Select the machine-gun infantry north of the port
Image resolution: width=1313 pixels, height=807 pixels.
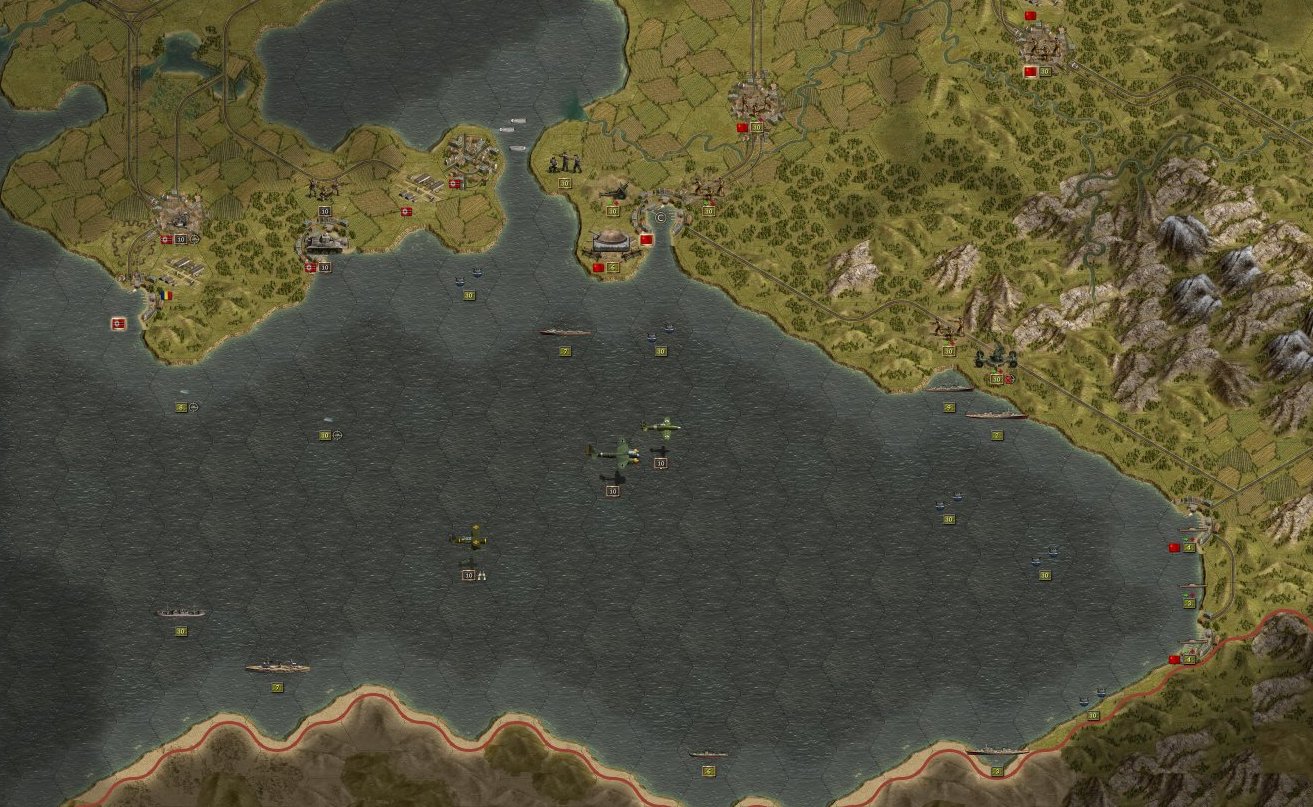tap(564, 163)
